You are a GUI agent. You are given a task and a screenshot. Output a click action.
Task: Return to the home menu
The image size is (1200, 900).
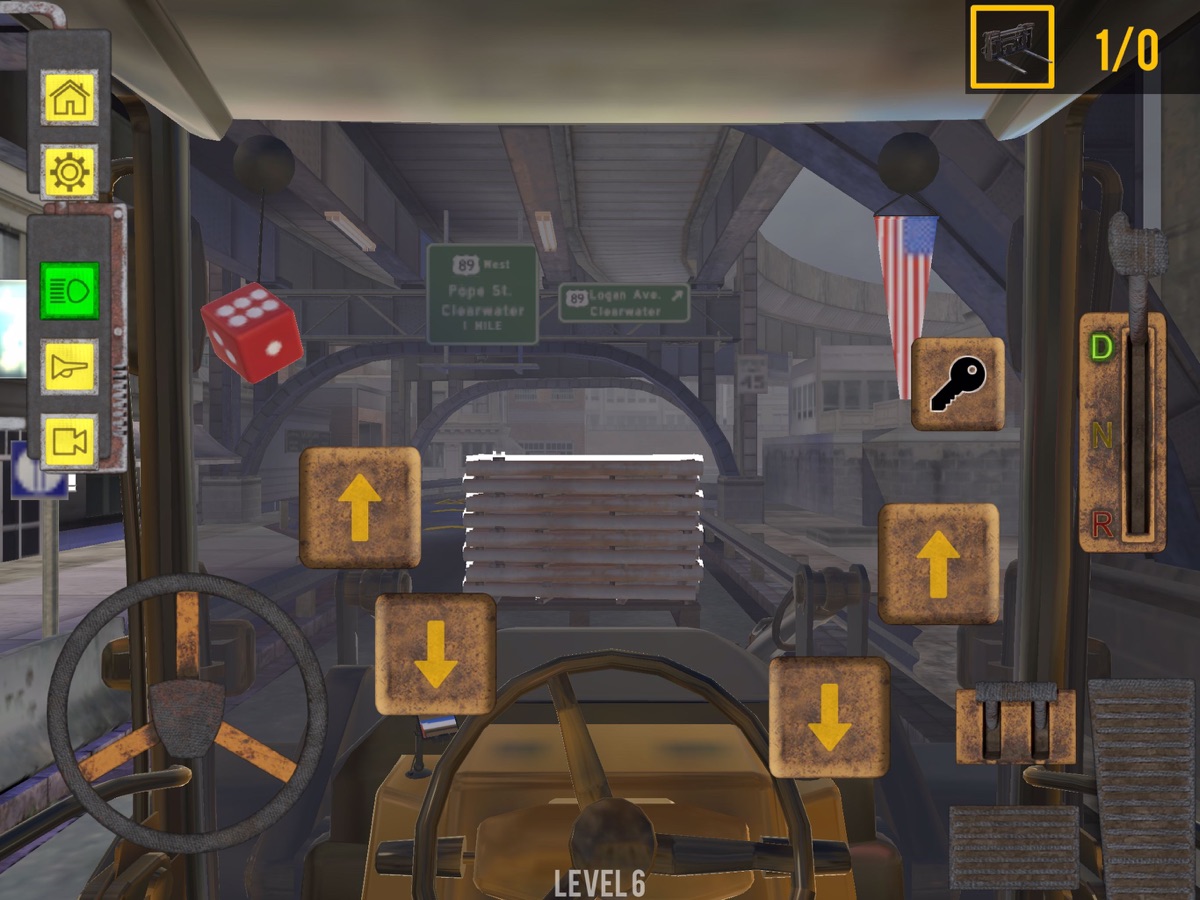pos(69,98)
